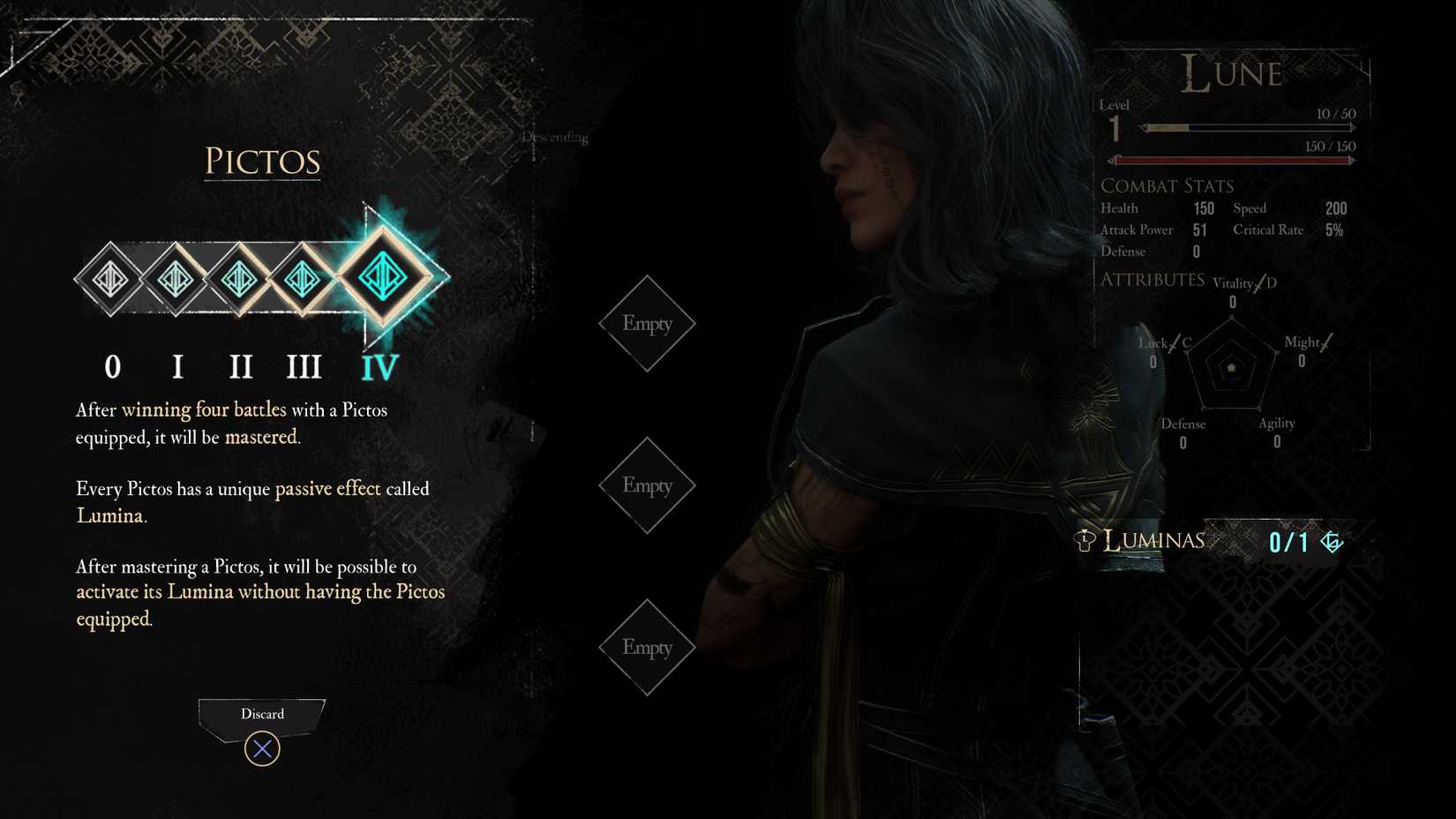The height and width of the screenshot is (819, 1456).
Task: Toggle the second Empty Pictos slot
Action: (x=647, y=485)
